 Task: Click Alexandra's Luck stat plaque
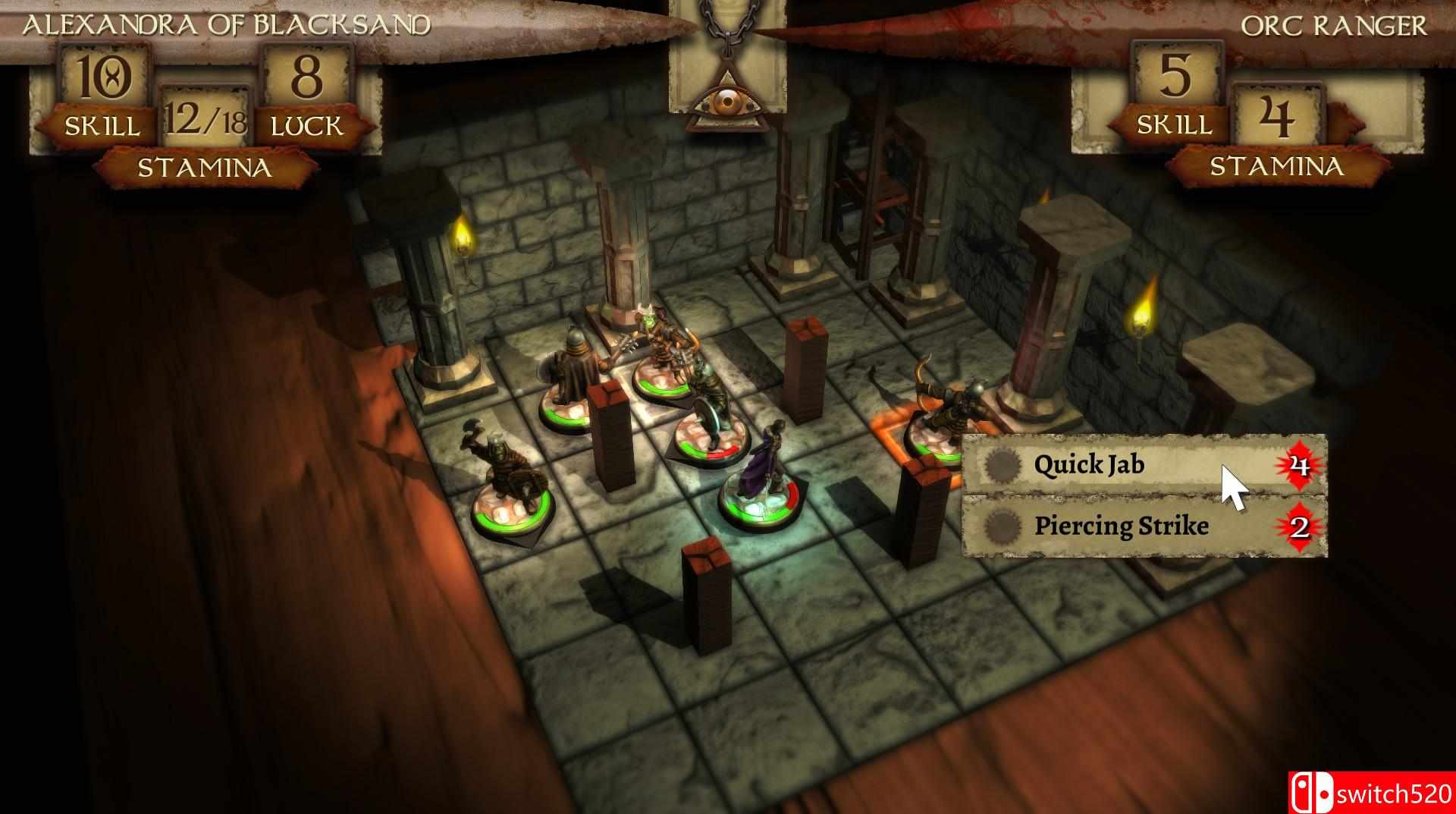pos(306,91)
